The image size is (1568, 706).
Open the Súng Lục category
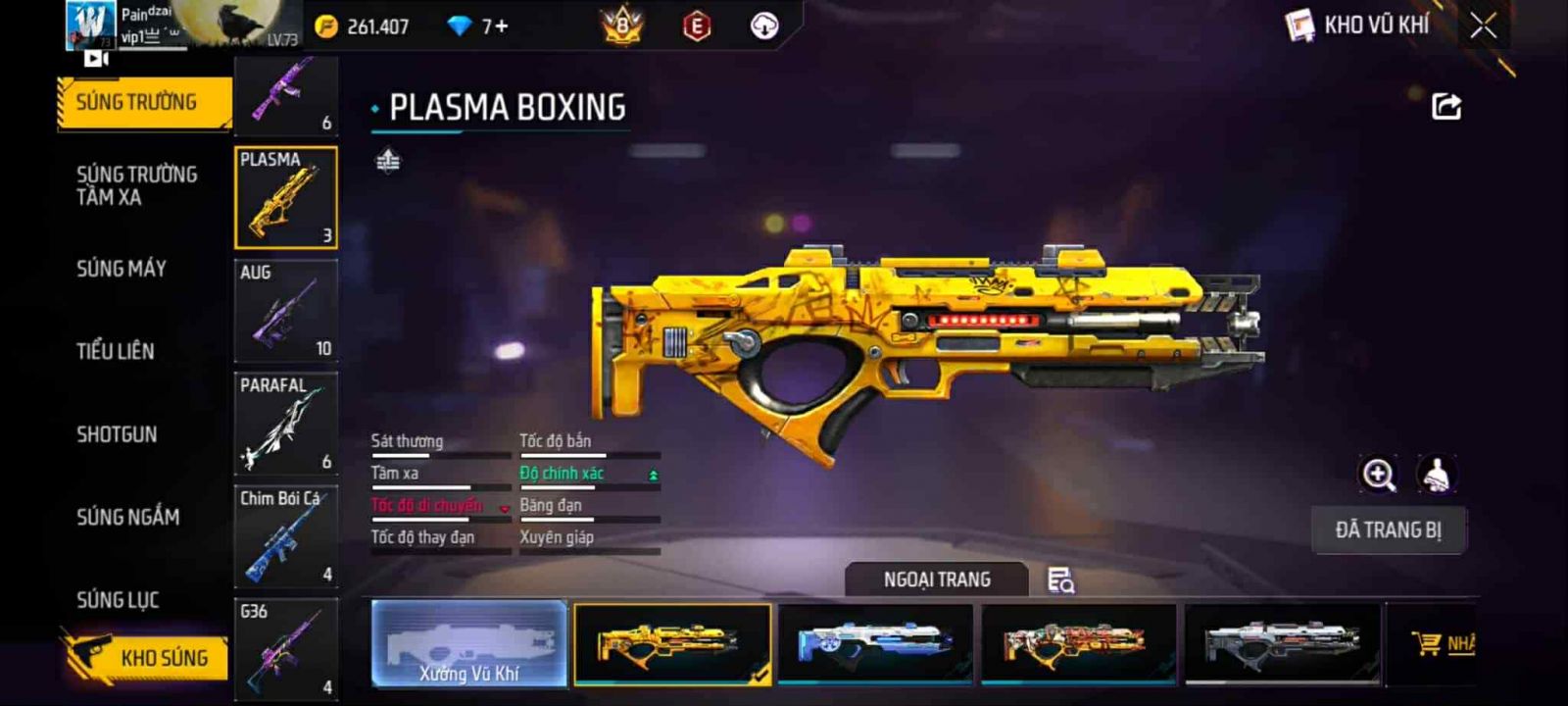pos(118,600)
